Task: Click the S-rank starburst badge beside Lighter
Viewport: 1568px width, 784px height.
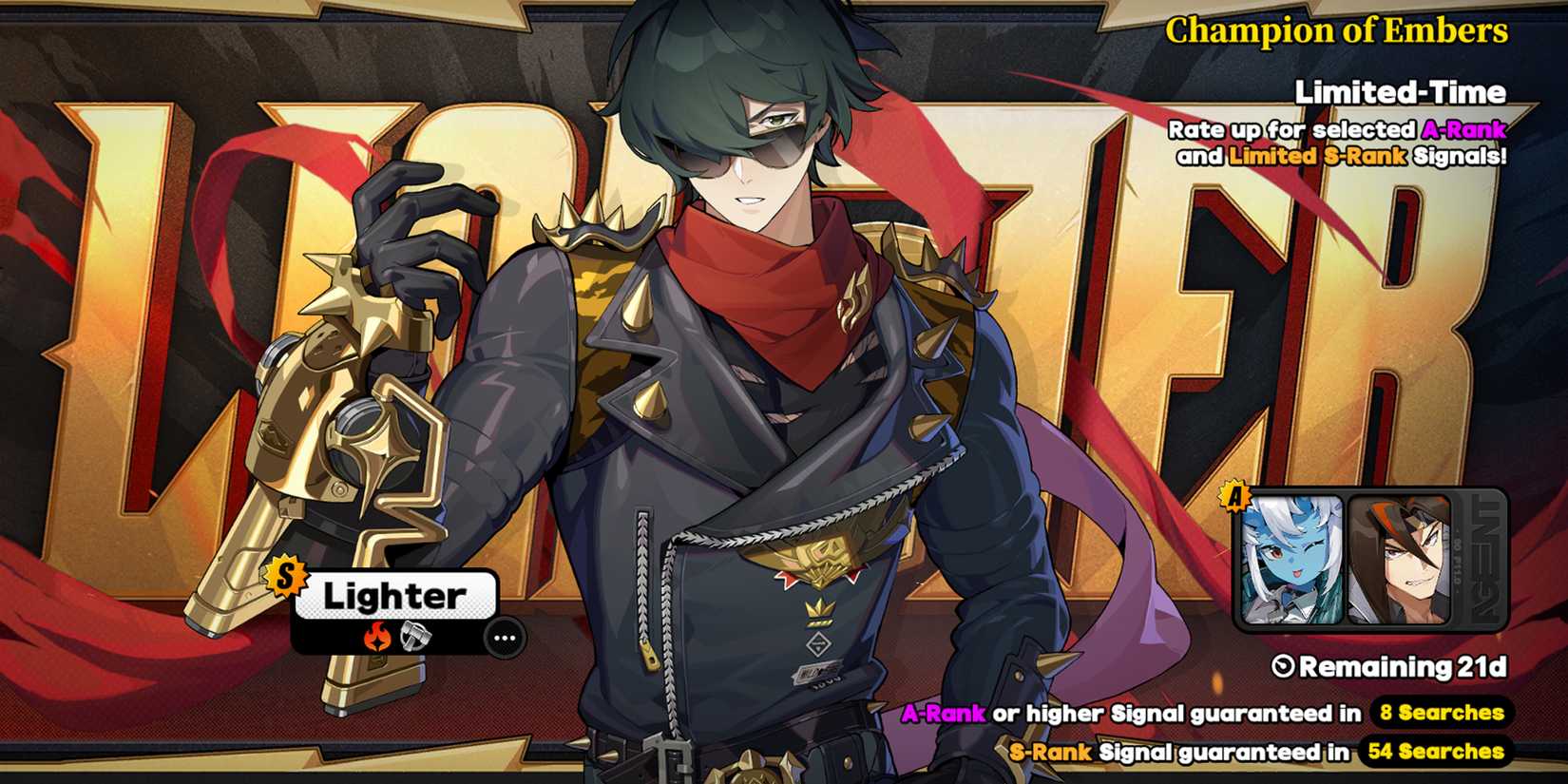Action: (285, 579)
